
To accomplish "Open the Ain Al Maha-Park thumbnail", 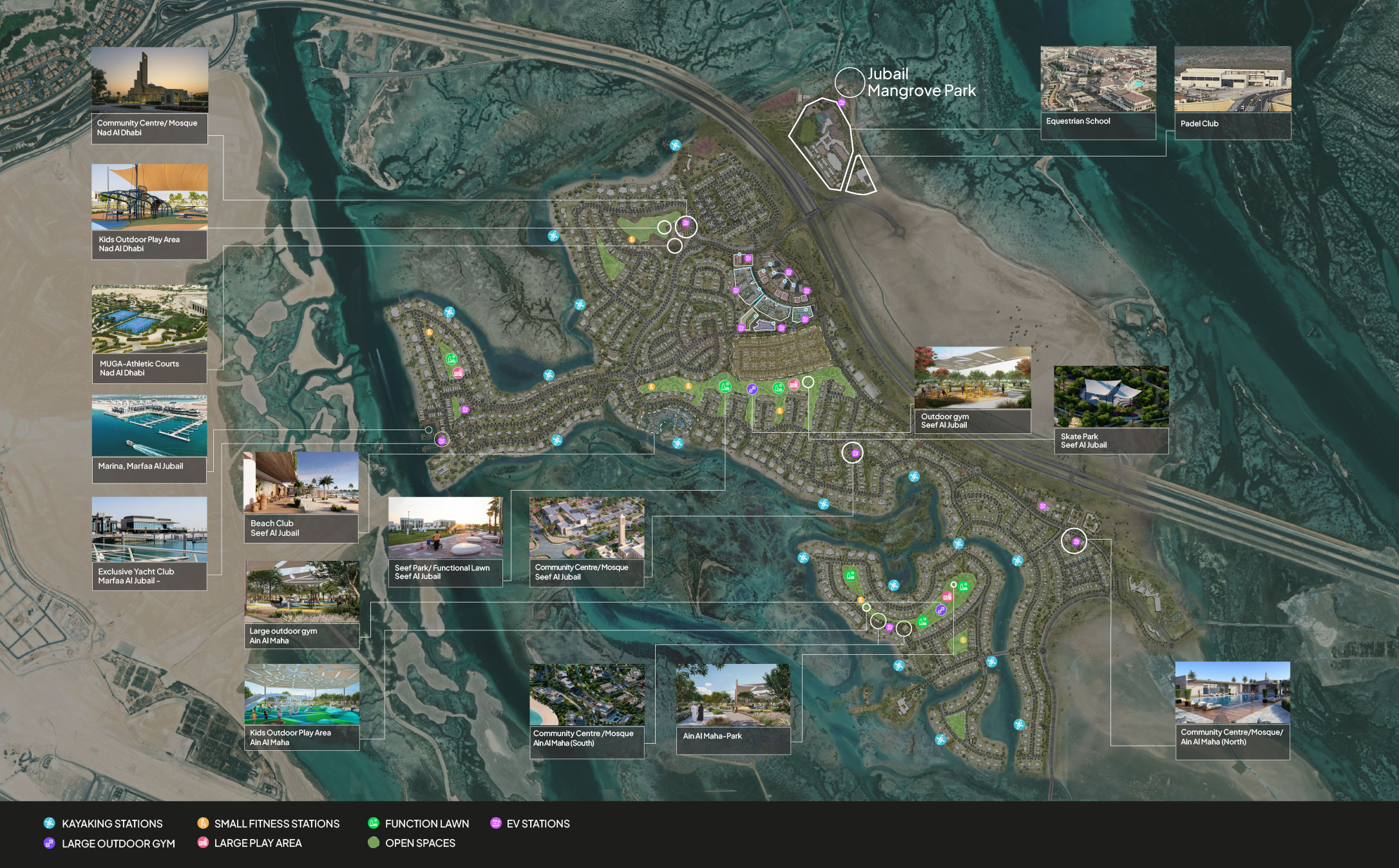I will [x=733, y=695].
